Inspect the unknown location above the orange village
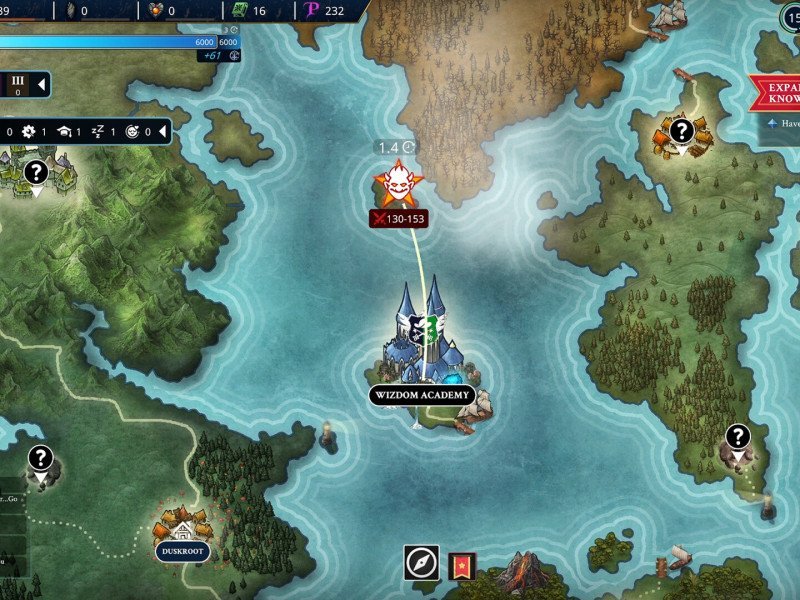Viewport: 800px width, 600px height. coord(681,129)
